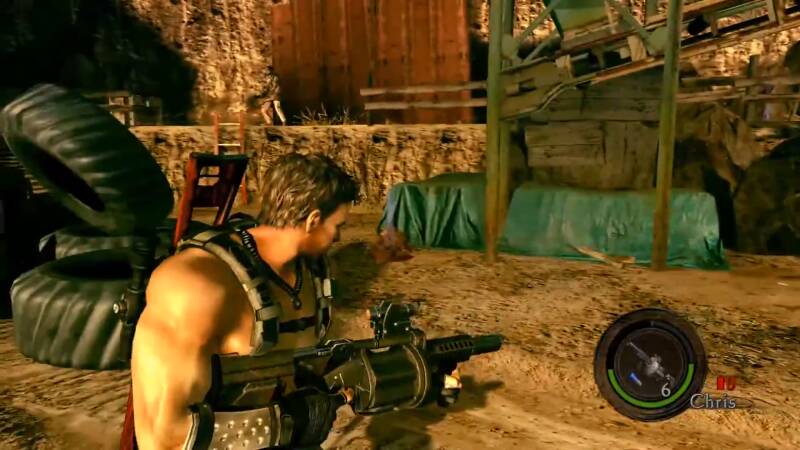
Task: Click the Chris player name tag
Action: click(x=713, y=402)
